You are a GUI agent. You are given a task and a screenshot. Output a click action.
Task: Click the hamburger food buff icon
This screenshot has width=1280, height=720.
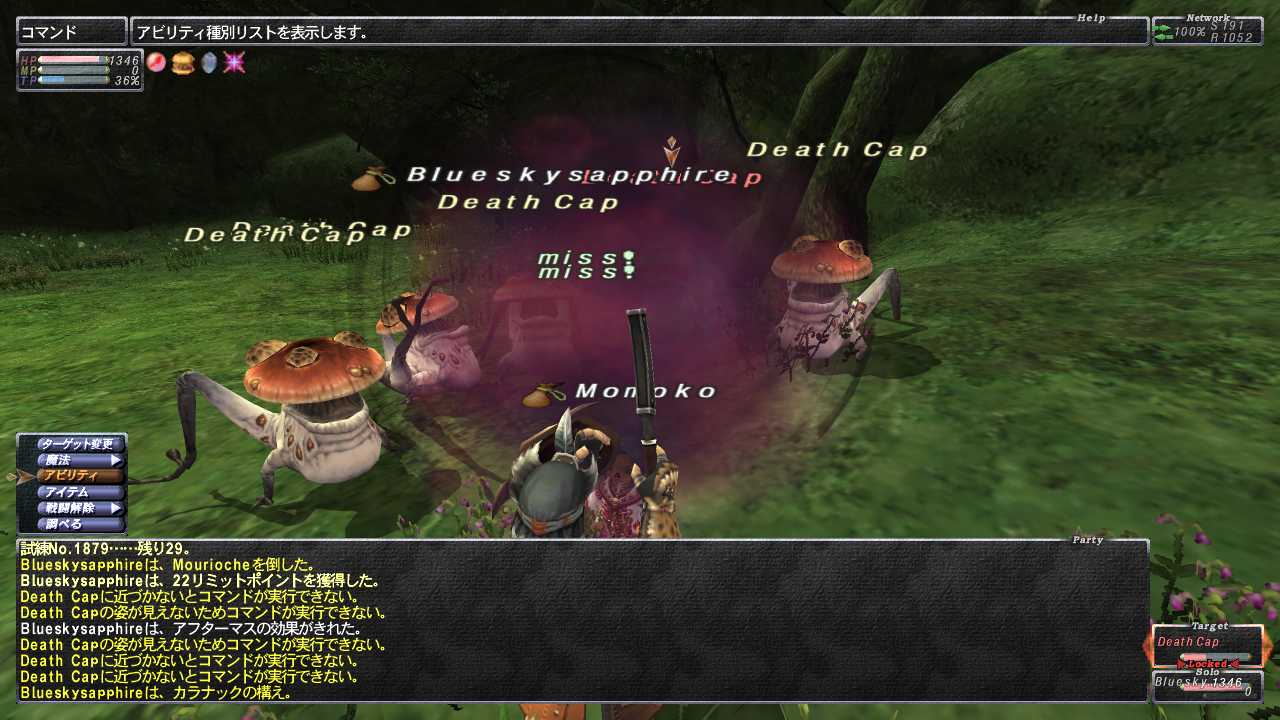(182, 62)
